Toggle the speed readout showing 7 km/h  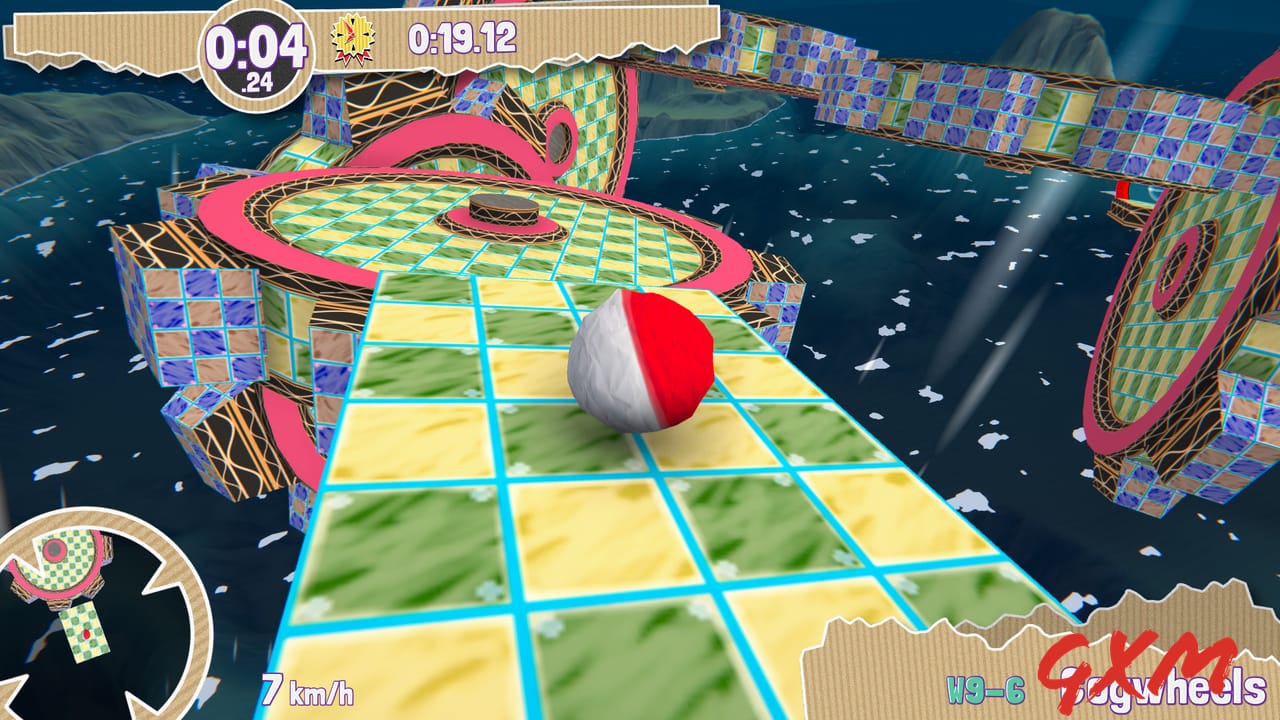point(309,690)
